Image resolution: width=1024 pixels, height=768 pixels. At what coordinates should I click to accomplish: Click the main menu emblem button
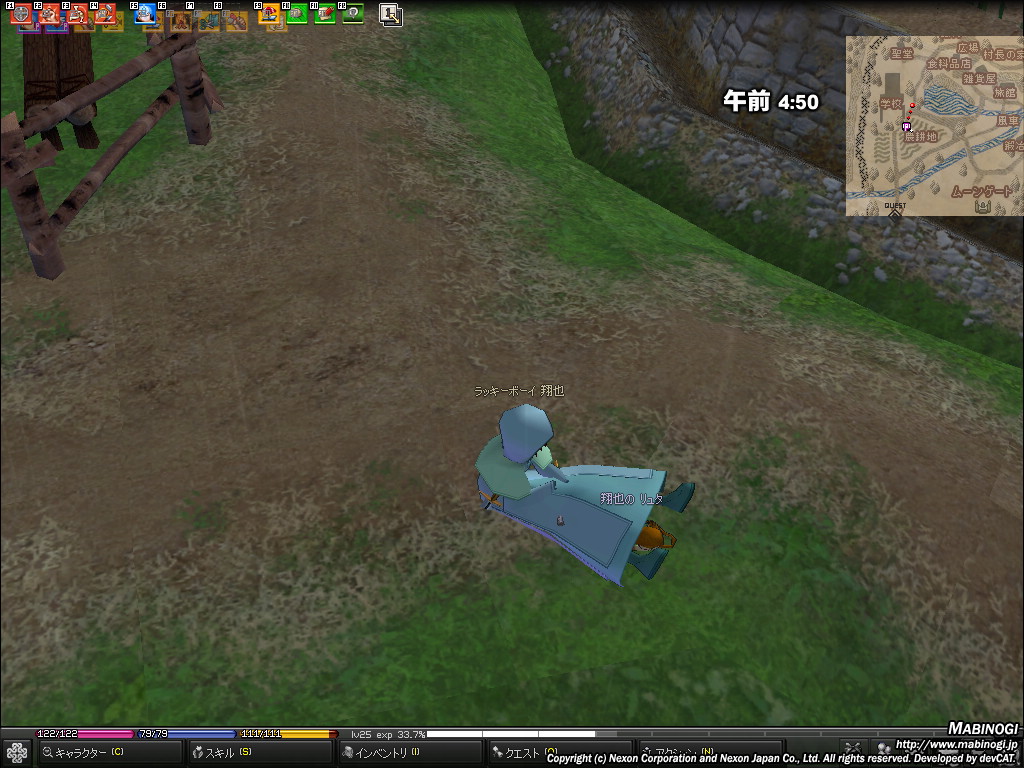click(x=16, y=752)
